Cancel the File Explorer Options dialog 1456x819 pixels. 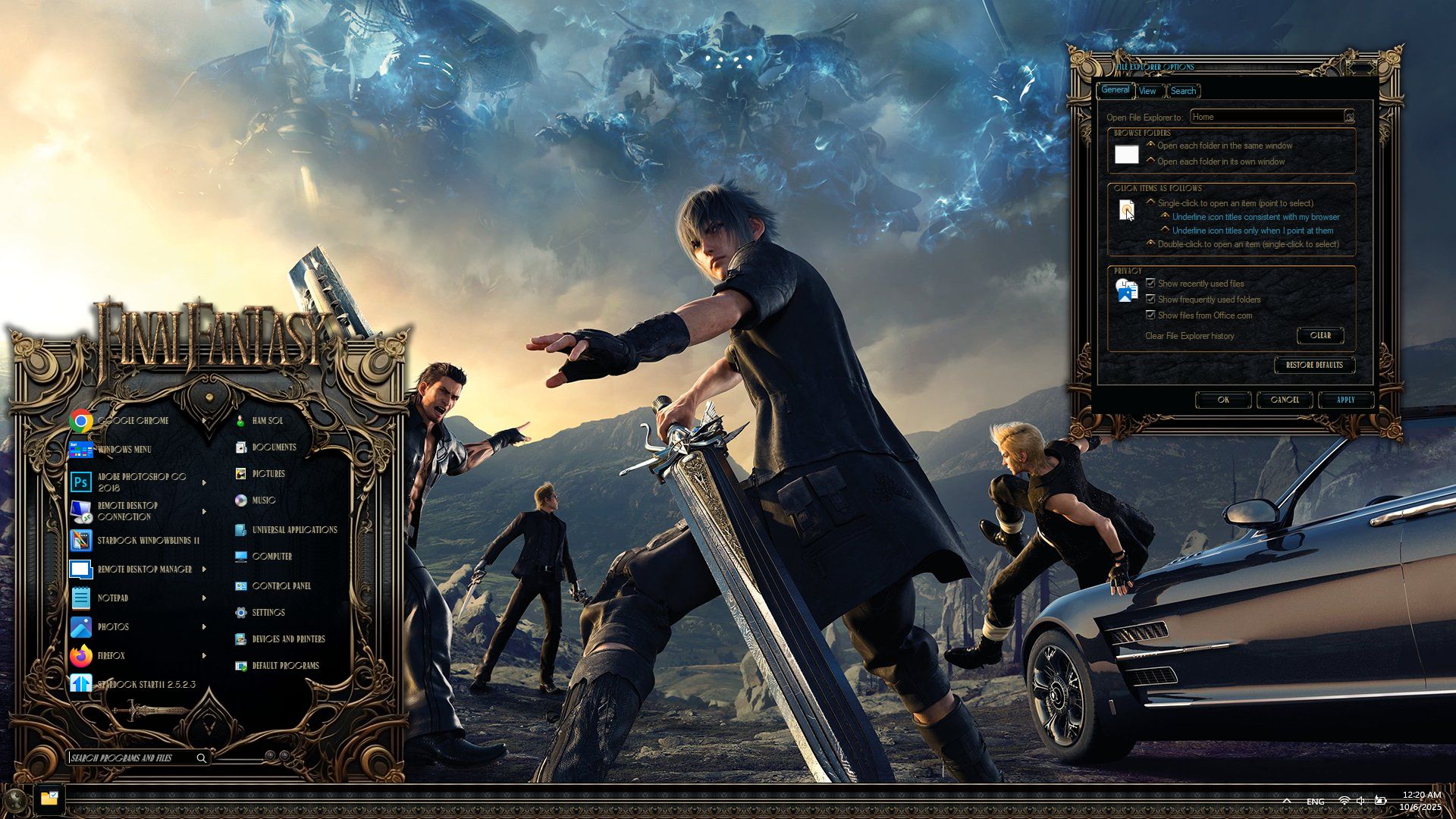pyautogui.click(x=1285, y=400)
